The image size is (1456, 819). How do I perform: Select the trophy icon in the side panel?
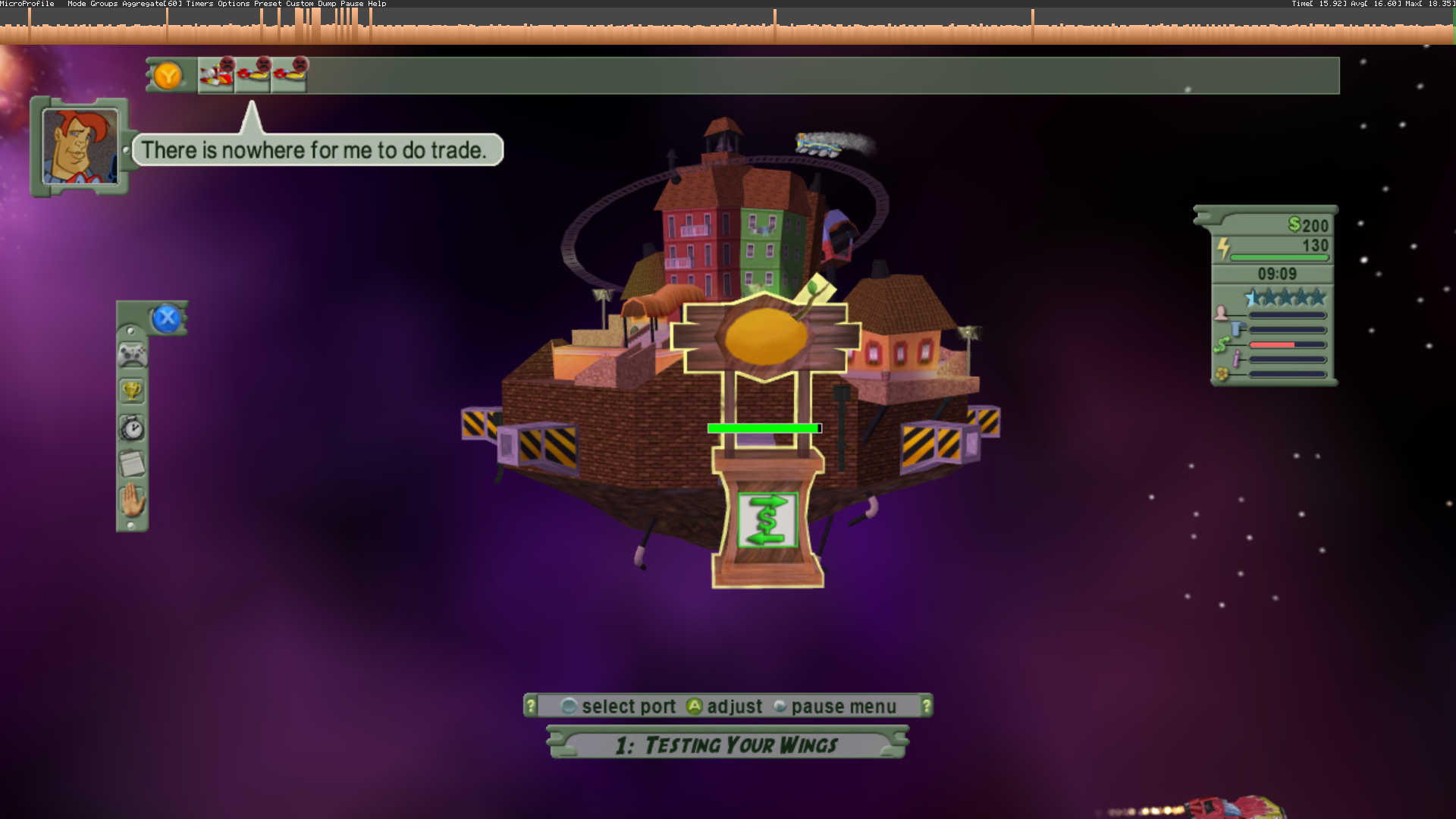[132, 389]
